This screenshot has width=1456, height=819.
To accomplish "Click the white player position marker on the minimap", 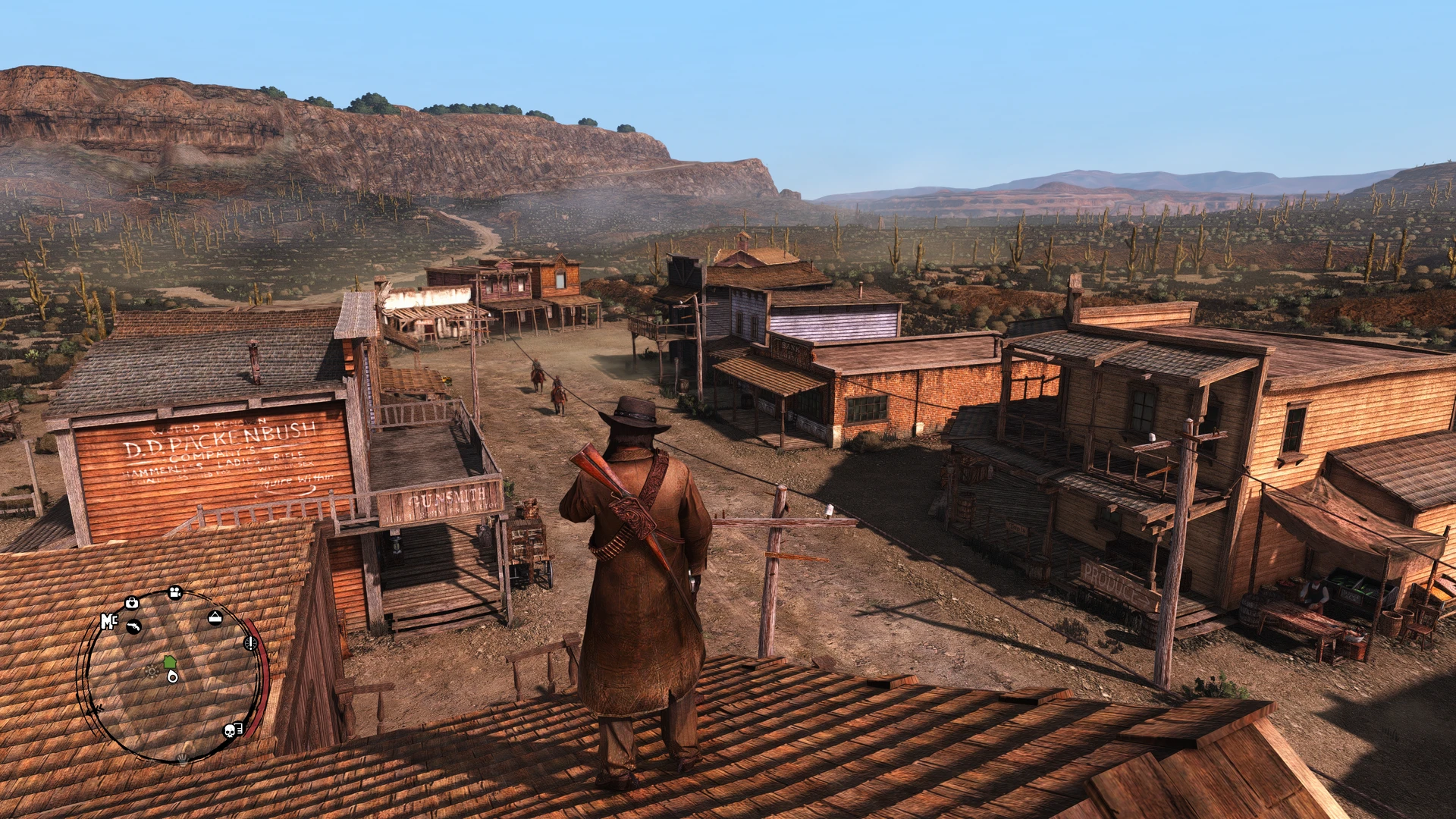I will pyautogui.click(x=173, y=676).
